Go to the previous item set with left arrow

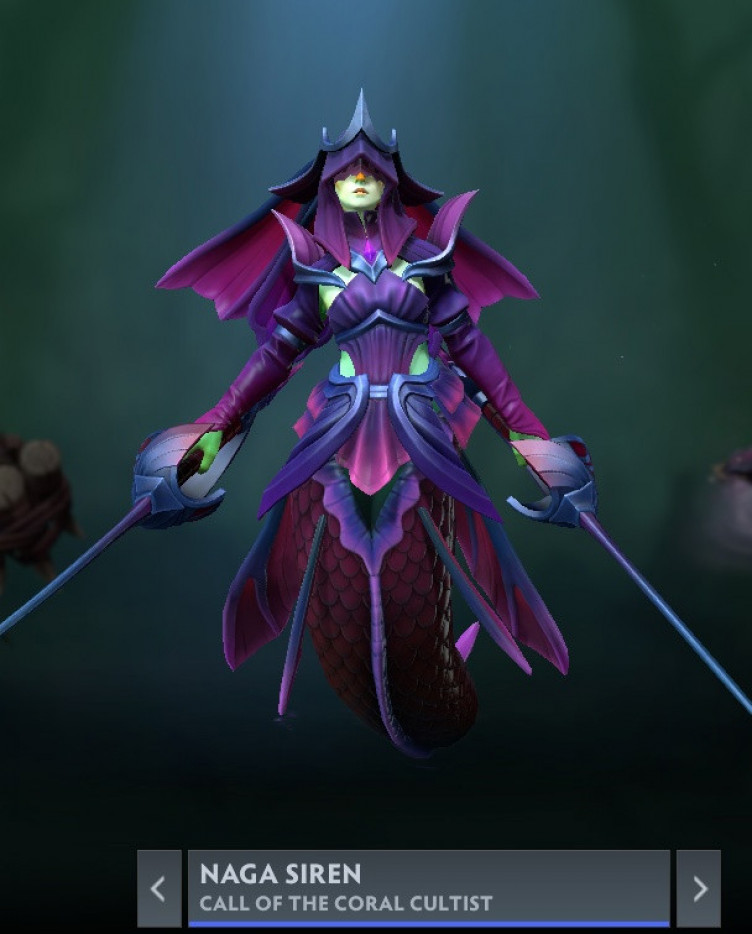(x=158, y=888)
